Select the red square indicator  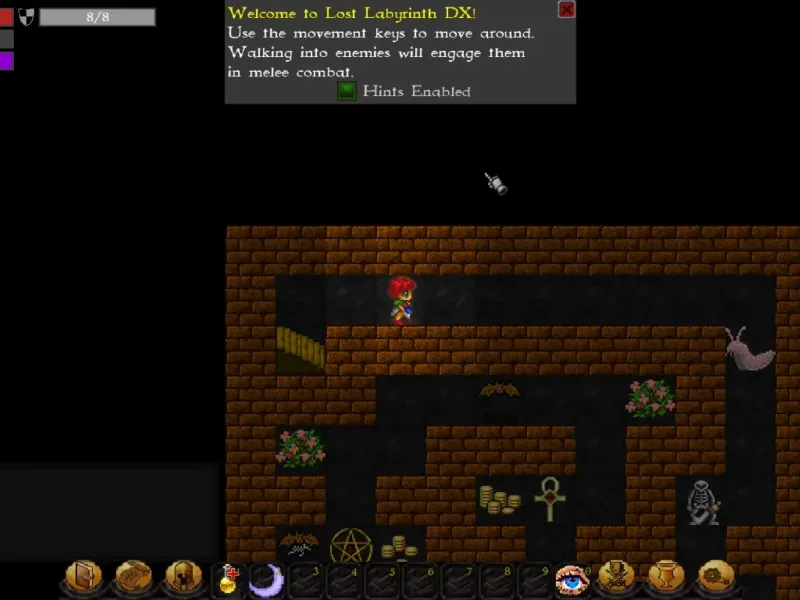7,17
